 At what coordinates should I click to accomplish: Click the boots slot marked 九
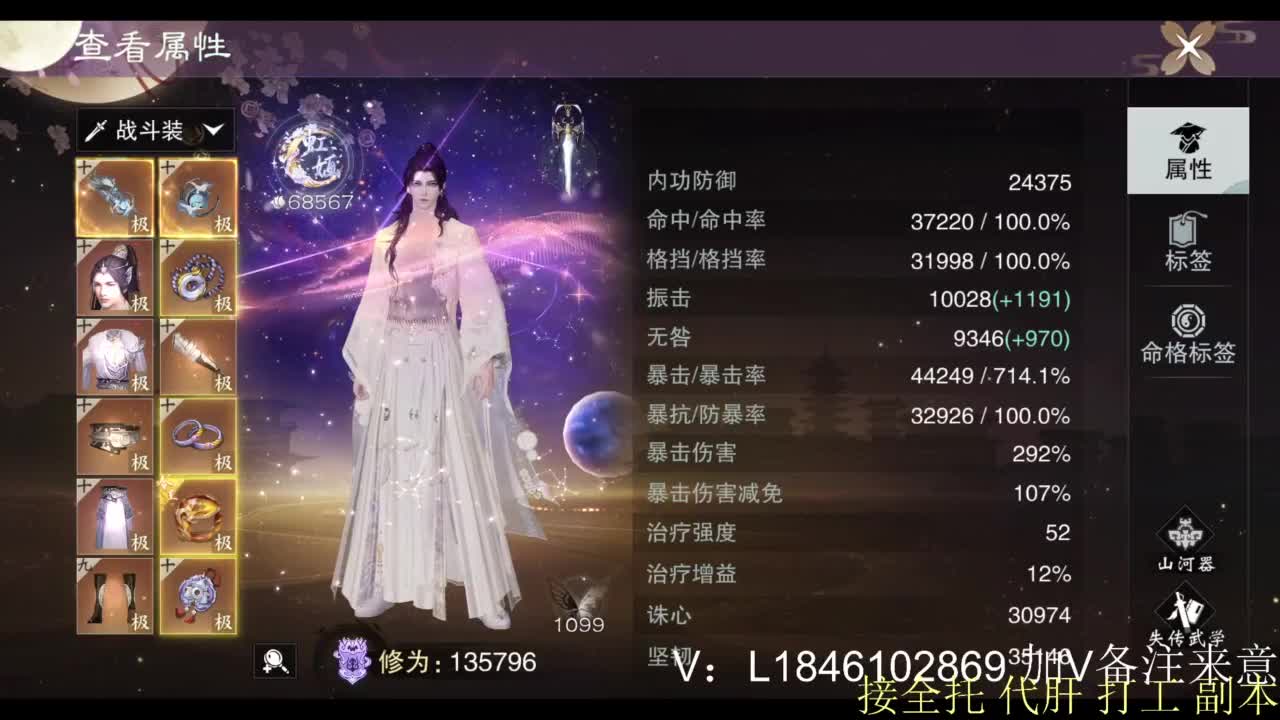pyautogui.click(x=114, y=596)
